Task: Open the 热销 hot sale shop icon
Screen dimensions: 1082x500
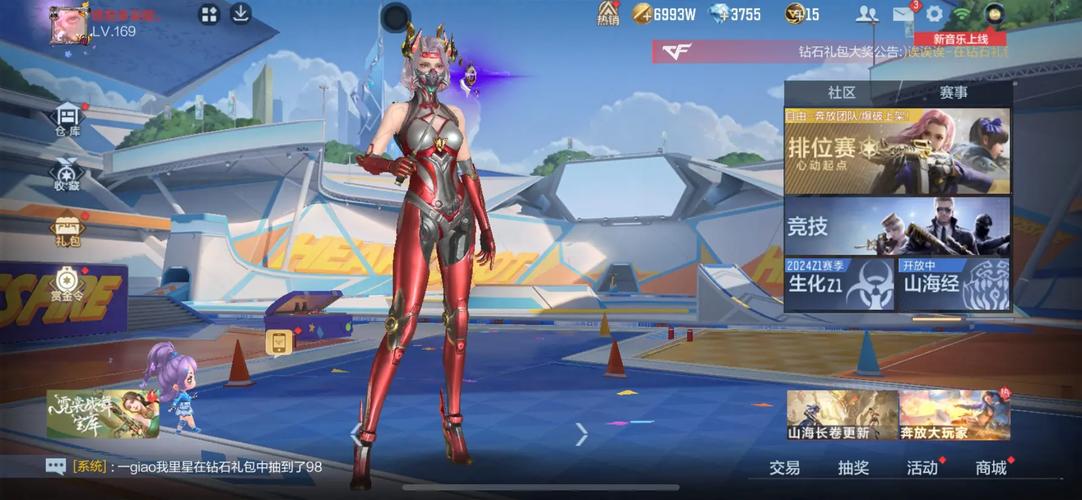Action: coord(608,13)
